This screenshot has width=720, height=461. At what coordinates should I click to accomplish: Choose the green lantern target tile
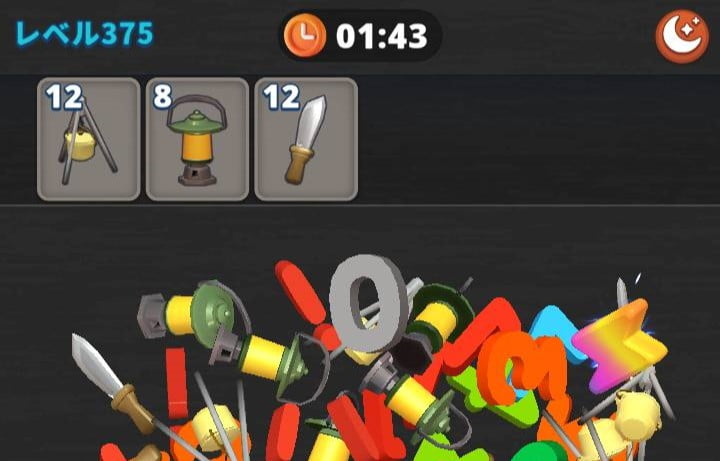tap(197, 139)
